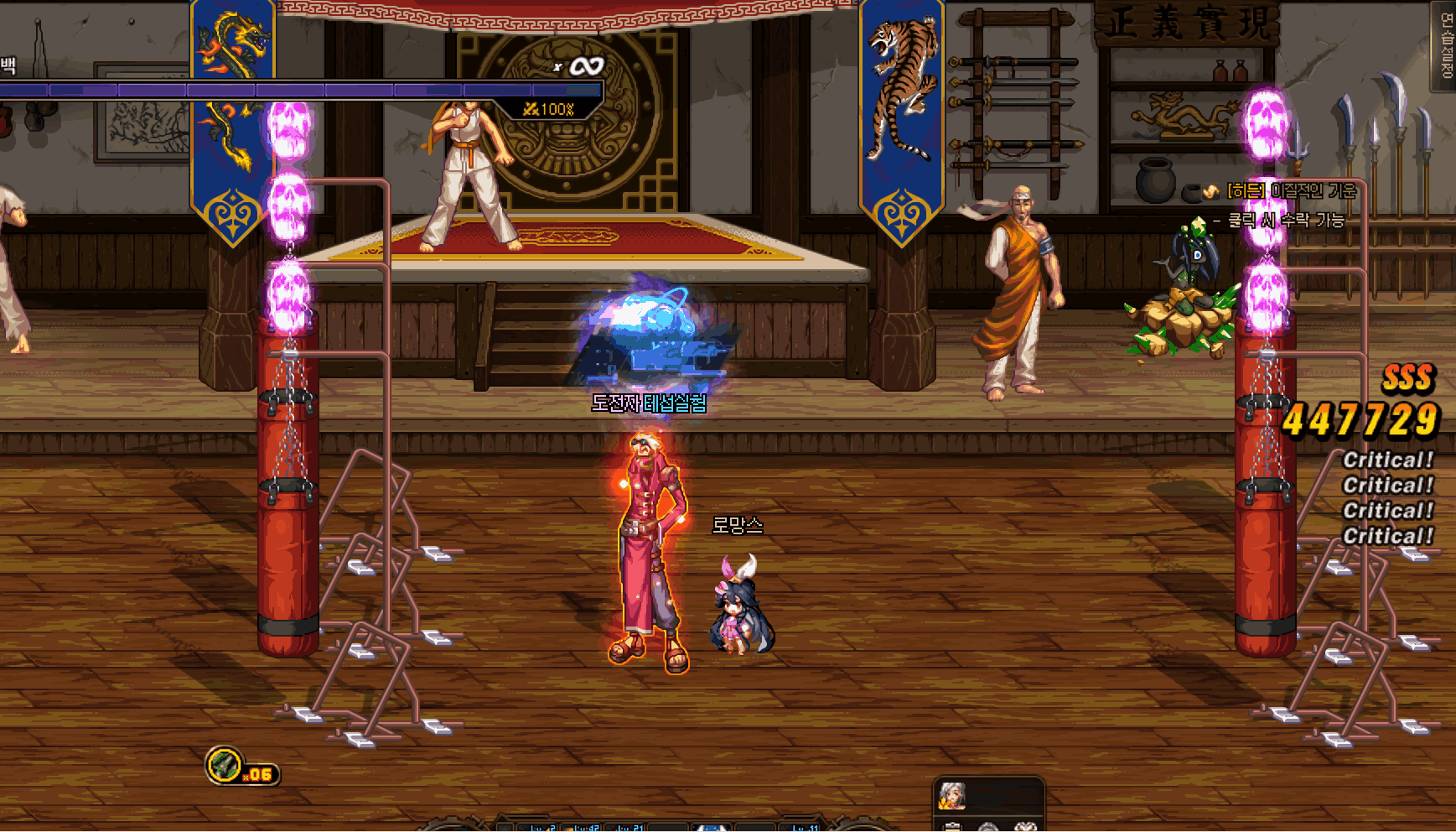The width and height of the screenshot is (1456, 832).
Task: Click the clipboard icon in the character panel
Action: coord(951,829)
